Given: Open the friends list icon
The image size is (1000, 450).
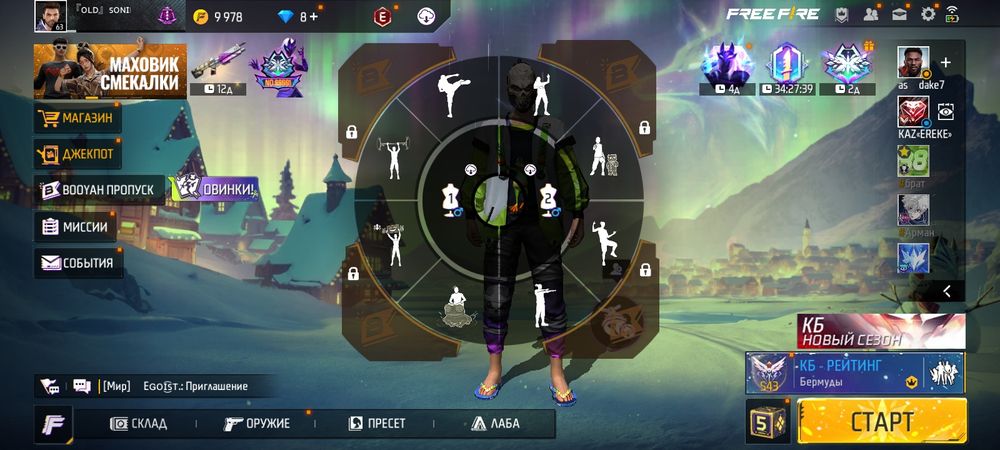Looking at the screenshot, I should [x=871, y=14].
